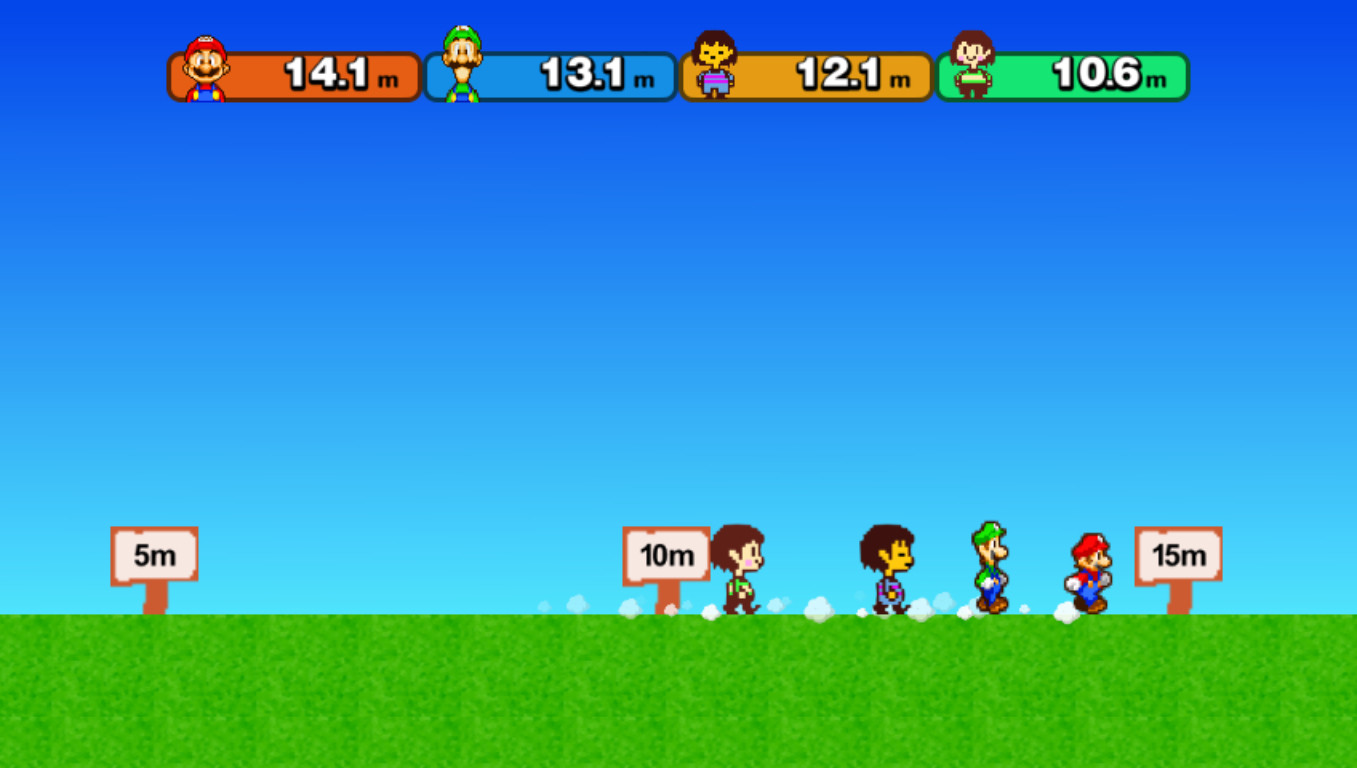Select the walking Mario sprite near the 15m sign
Image resolution: width=1357 pixels, height=768 pixels.
click(1090, 570)
